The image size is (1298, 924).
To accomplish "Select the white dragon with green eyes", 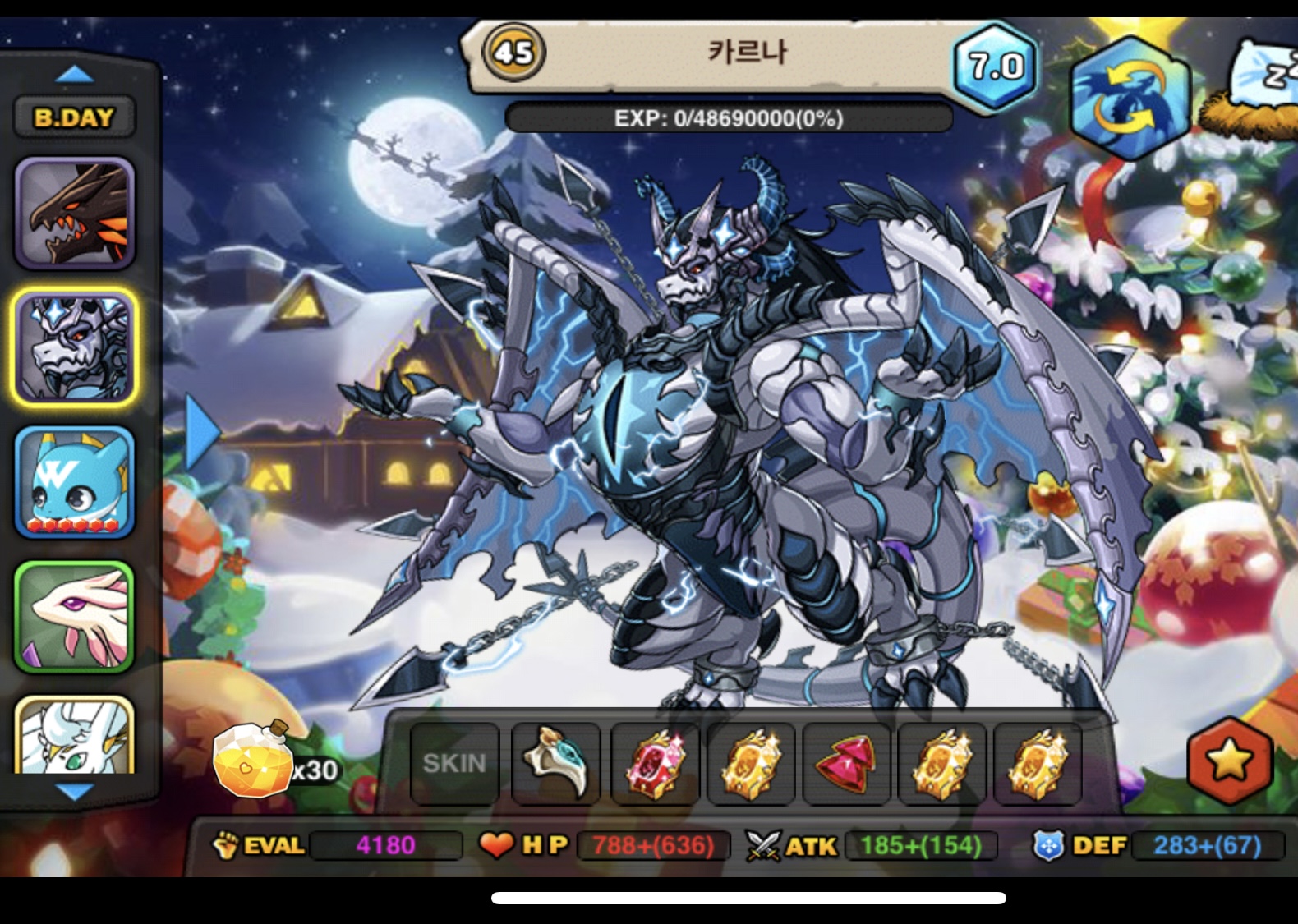I will [75, 737].
